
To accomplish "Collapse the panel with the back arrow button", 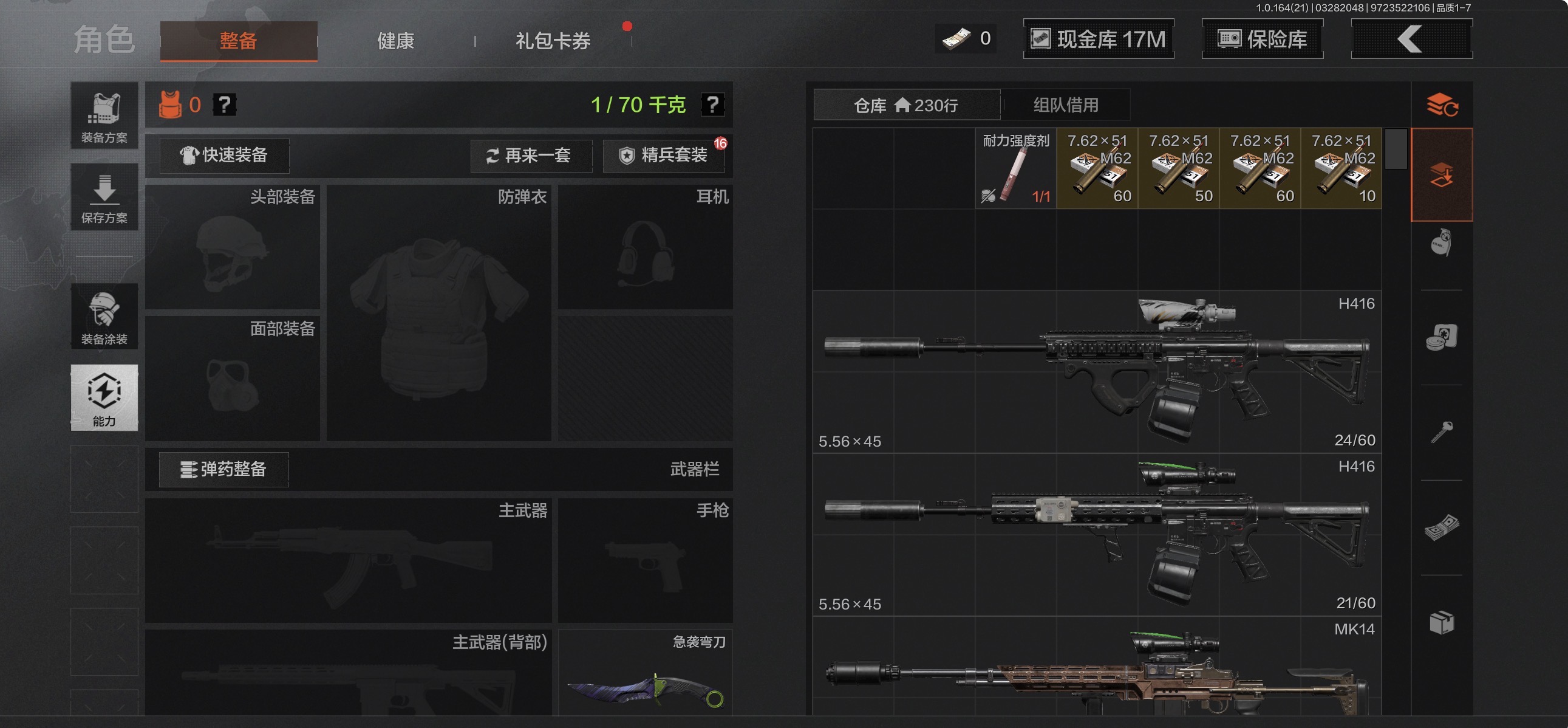I will pos(1411,38).
